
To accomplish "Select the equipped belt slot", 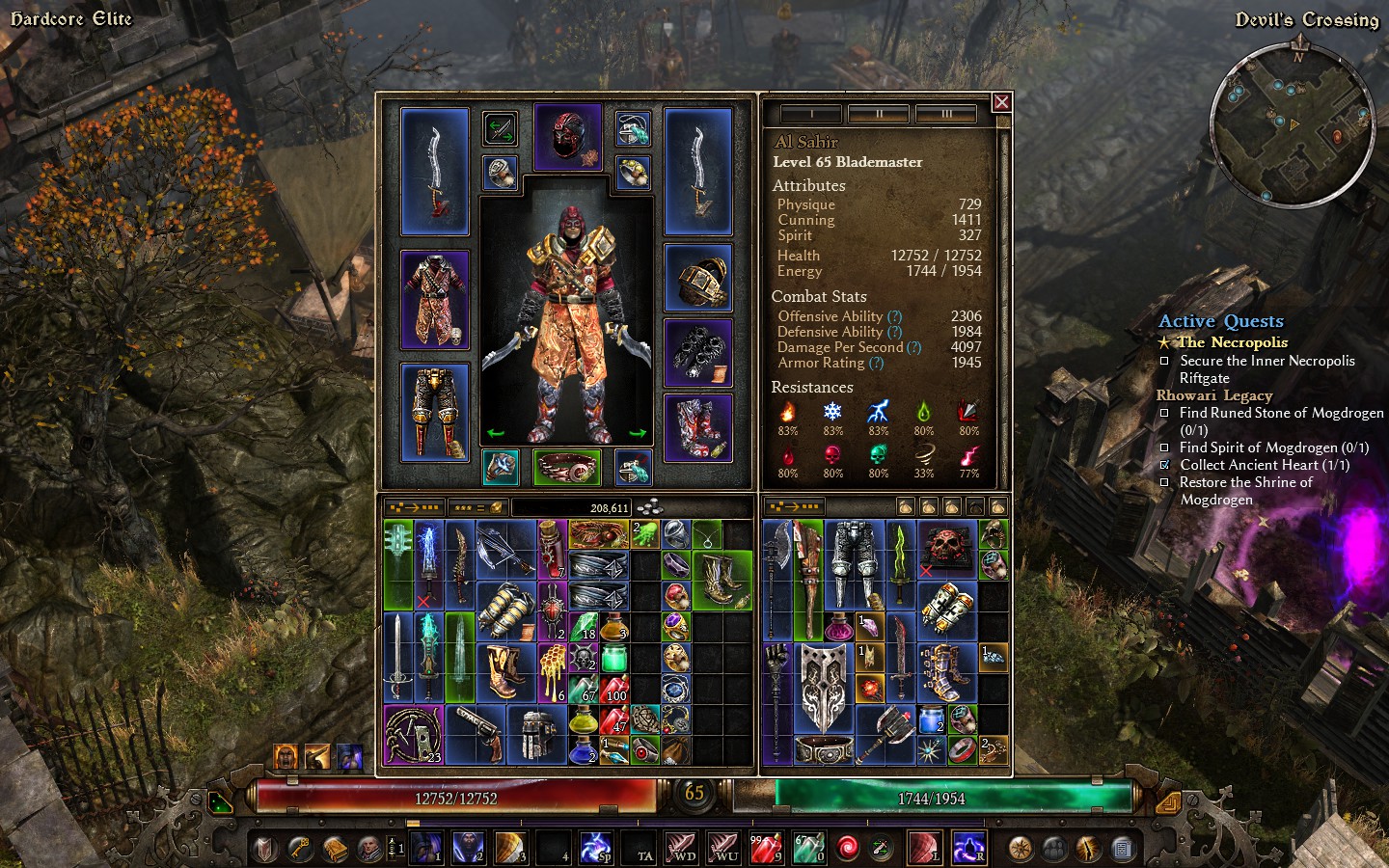I will (x=566, y=468).
